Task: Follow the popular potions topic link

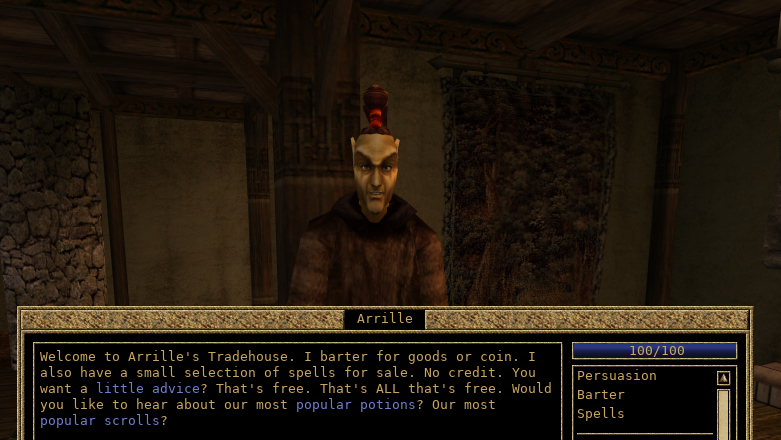Action: 355,405
